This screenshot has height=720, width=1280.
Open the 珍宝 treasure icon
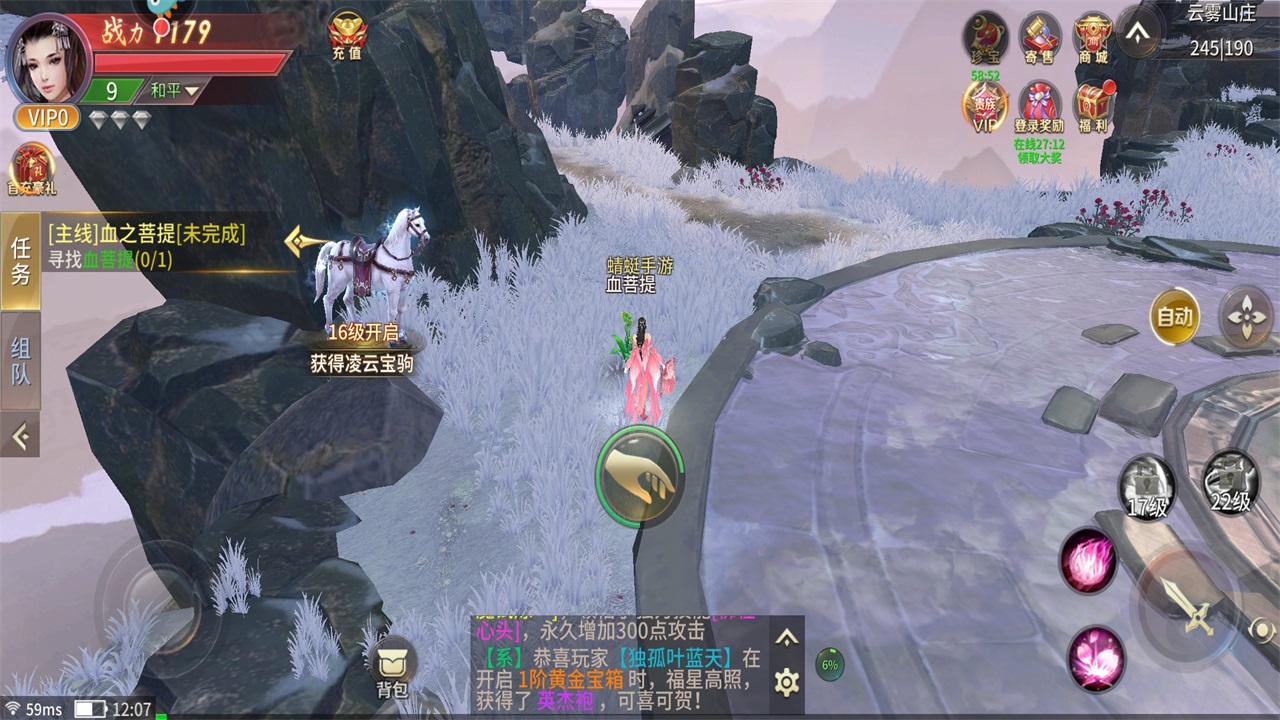pyautogui.click(x=985, y=38)
